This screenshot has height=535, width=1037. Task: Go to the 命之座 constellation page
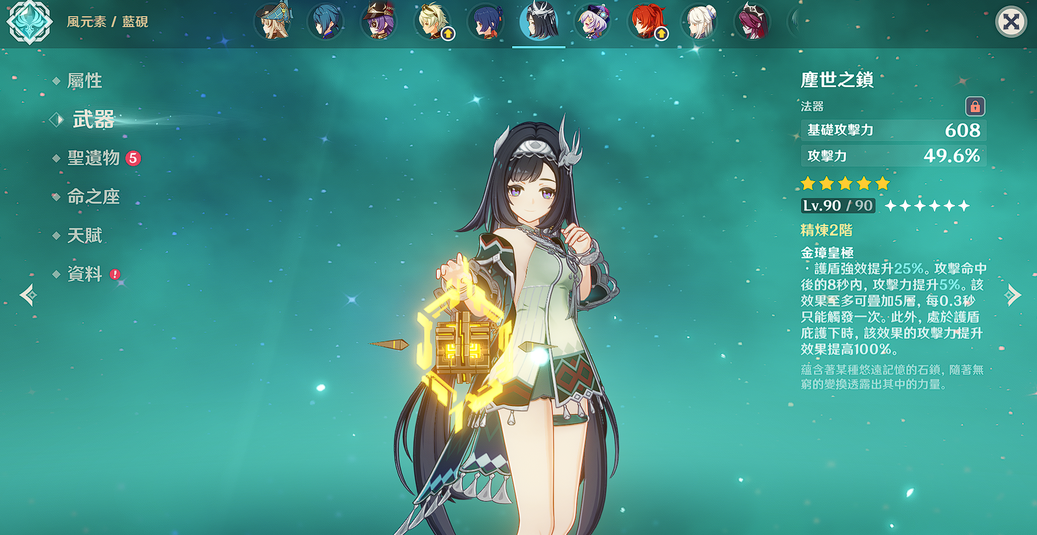93,197
